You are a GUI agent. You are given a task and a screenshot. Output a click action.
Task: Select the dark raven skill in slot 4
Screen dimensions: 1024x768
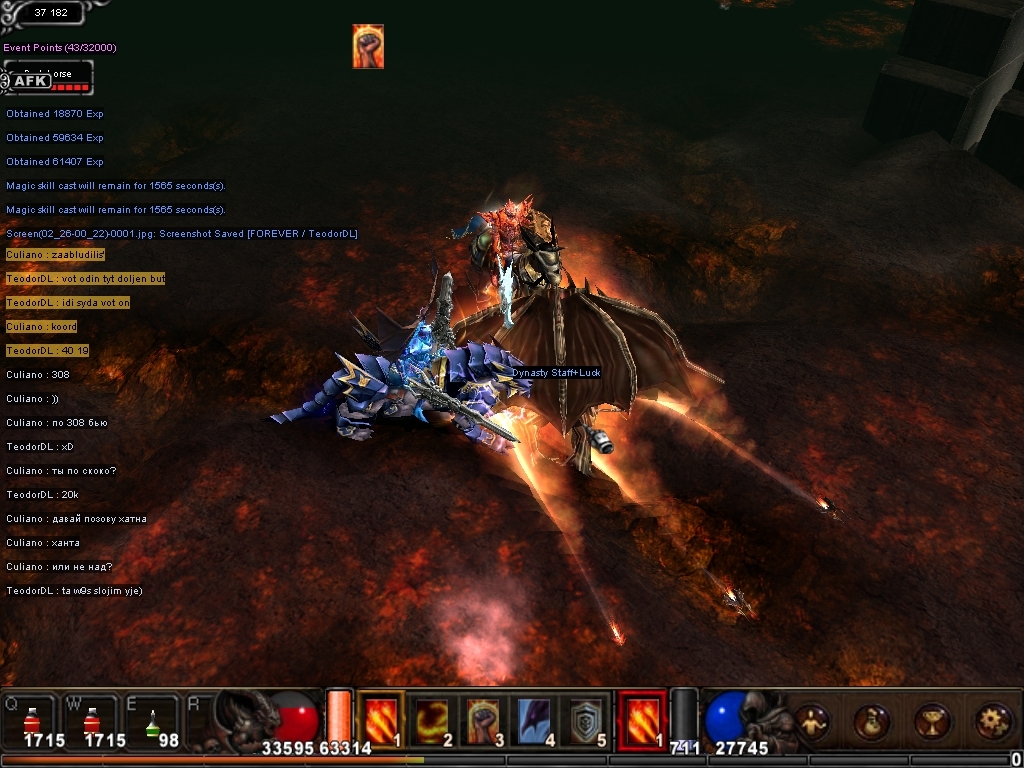[x=536, y=719]
